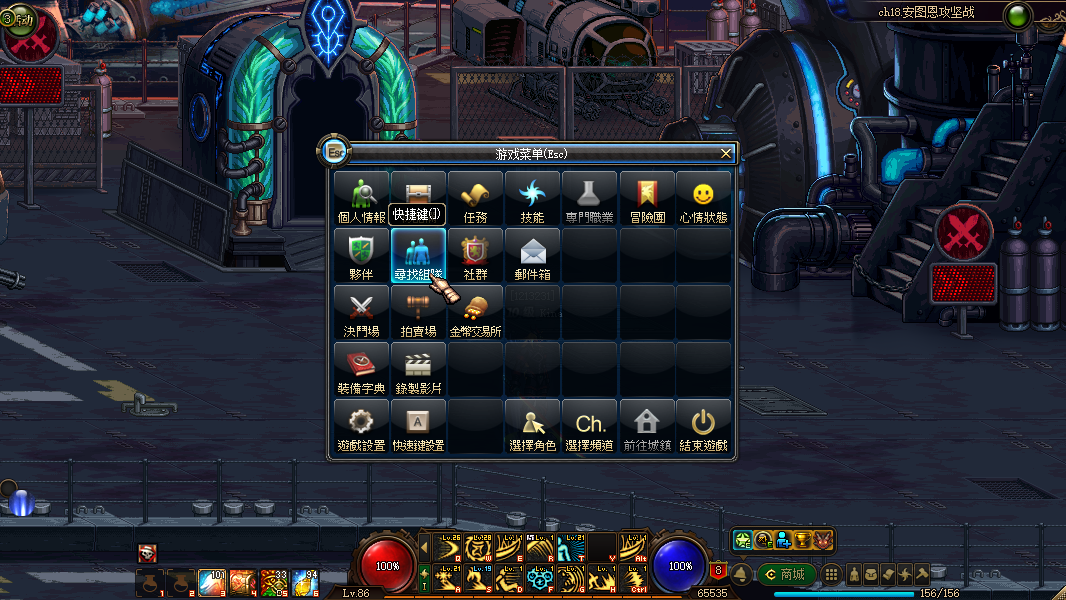Image resolution: width=1066 pixels, height=600 pixels.
Task: Open the 社群 community menu
Action: pos(475,255)
